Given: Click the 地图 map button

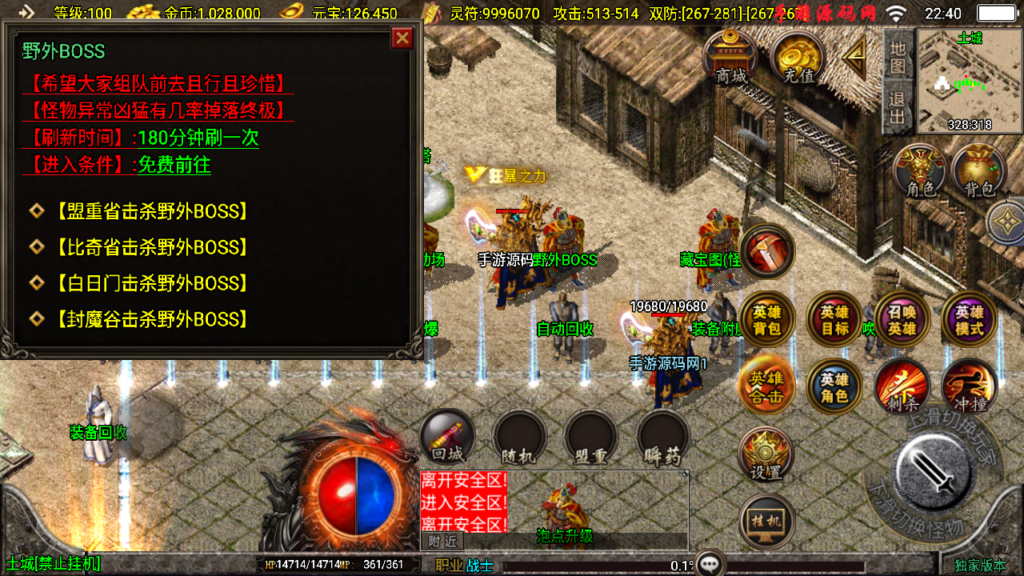Looking at the screenshot, I should pos(897,58).
